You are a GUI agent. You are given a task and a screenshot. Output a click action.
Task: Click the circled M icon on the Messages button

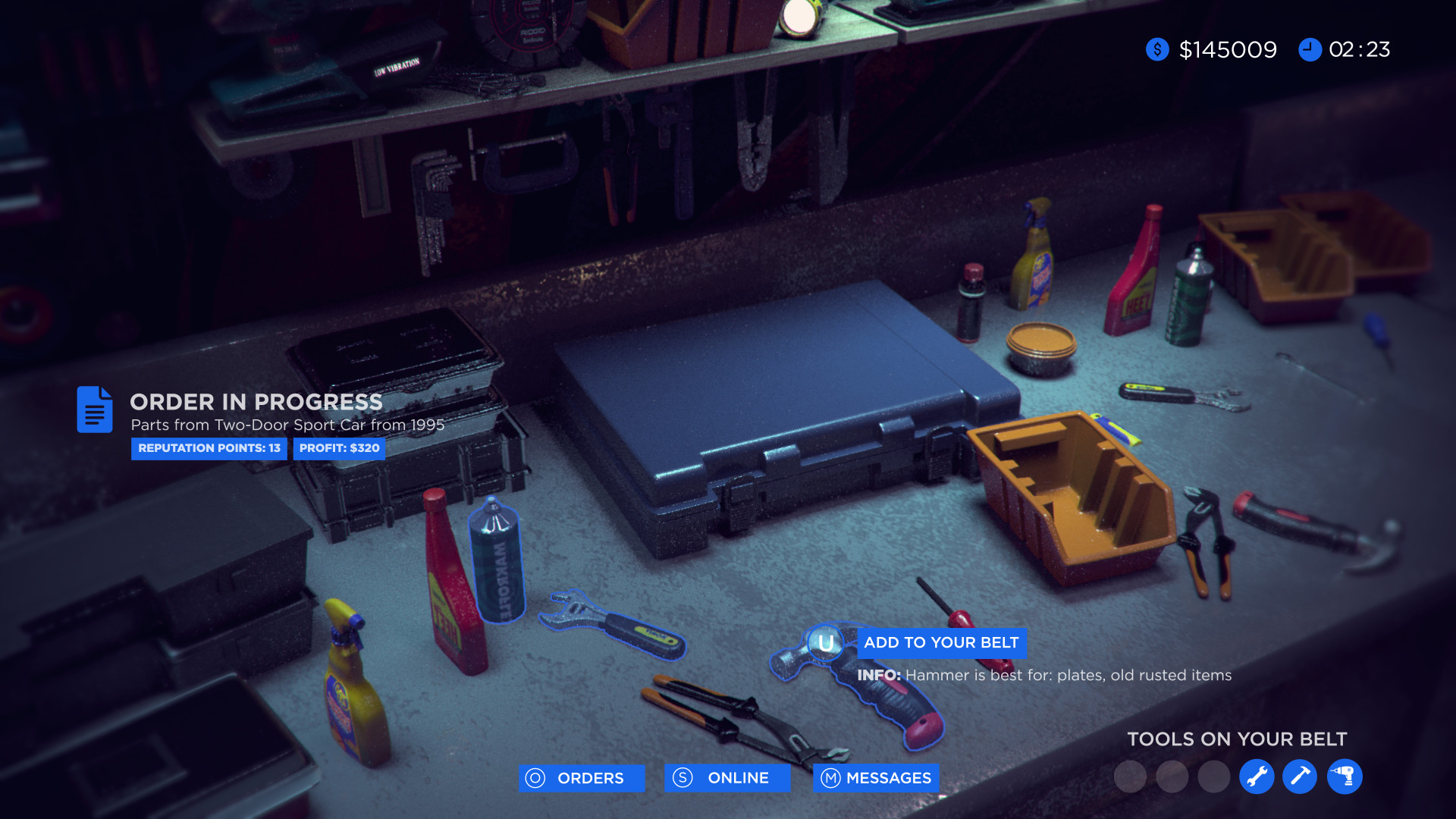(x=830, y=778)
